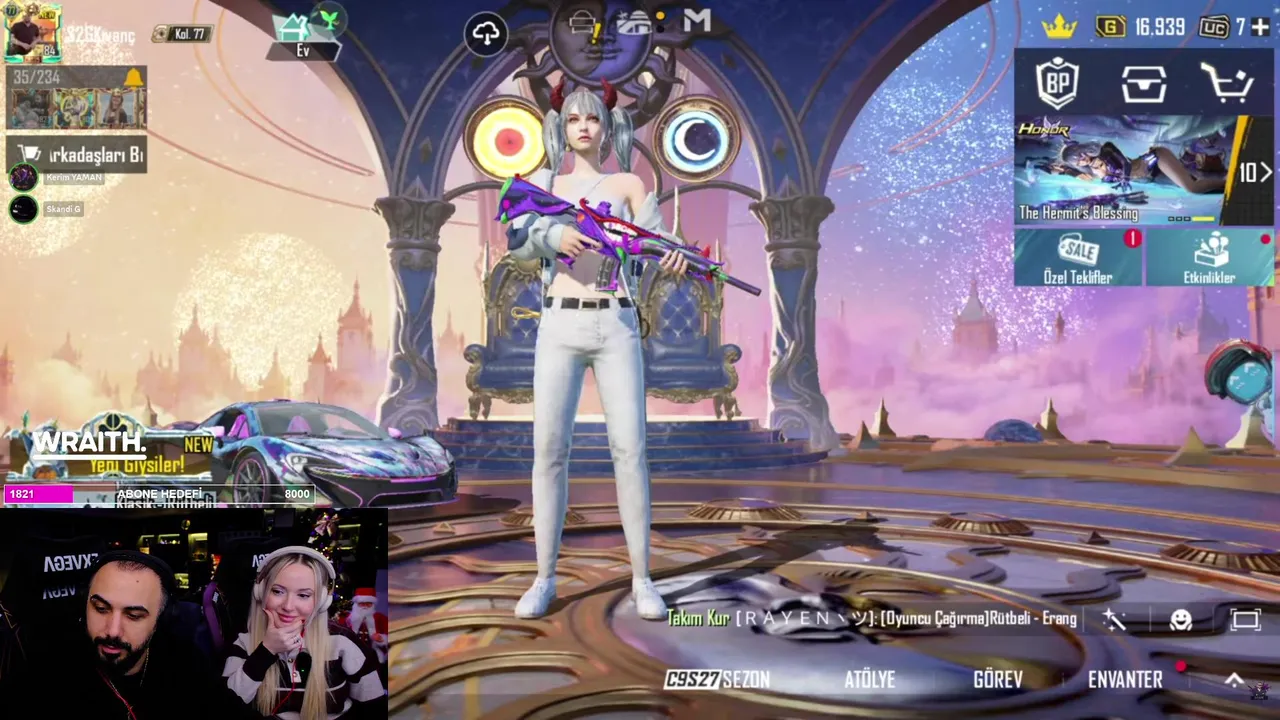Open the Görev missions menu

coord(997,680)
